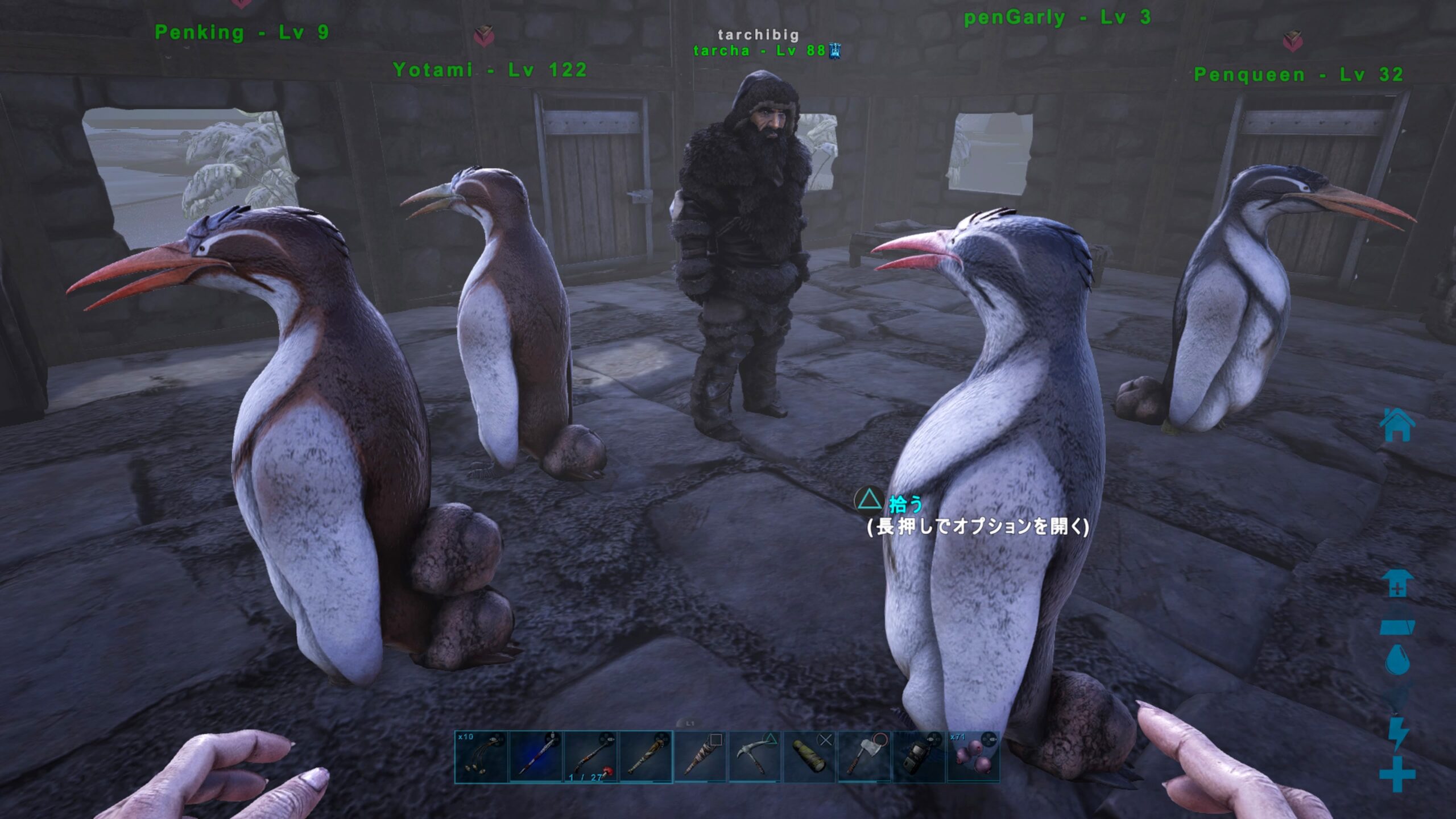This screenshot has width=1456, height=819.
Task: Equip the wooden club from the hotbar
Action: click(x=646, y=757)
